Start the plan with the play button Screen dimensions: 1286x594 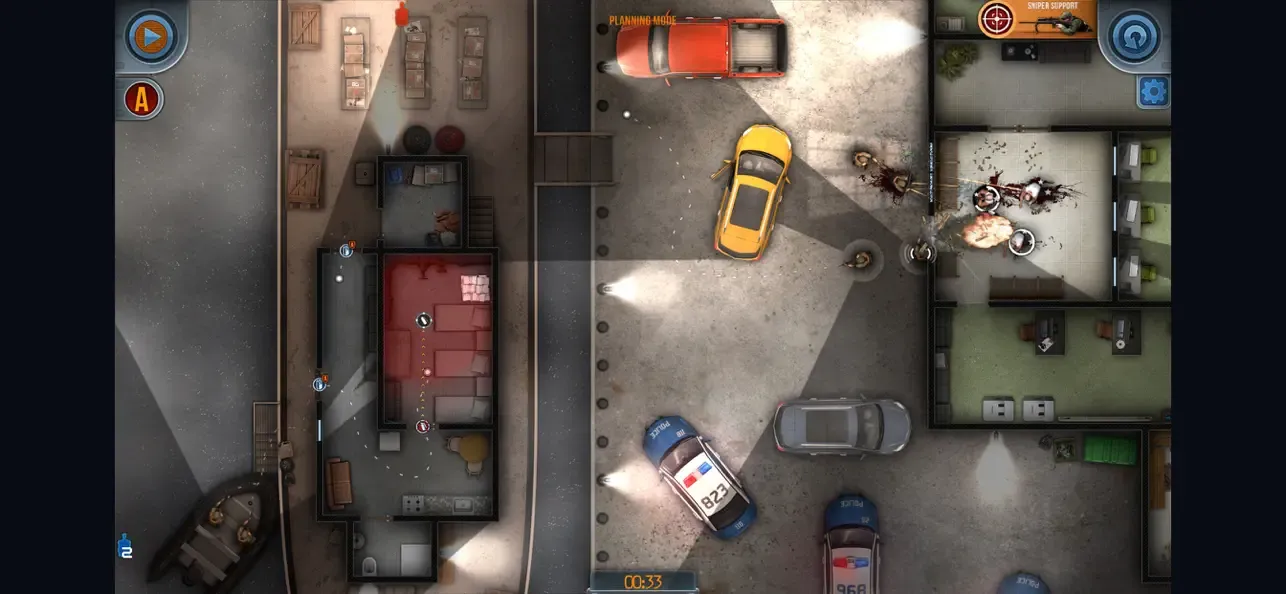tap(151, 37)
